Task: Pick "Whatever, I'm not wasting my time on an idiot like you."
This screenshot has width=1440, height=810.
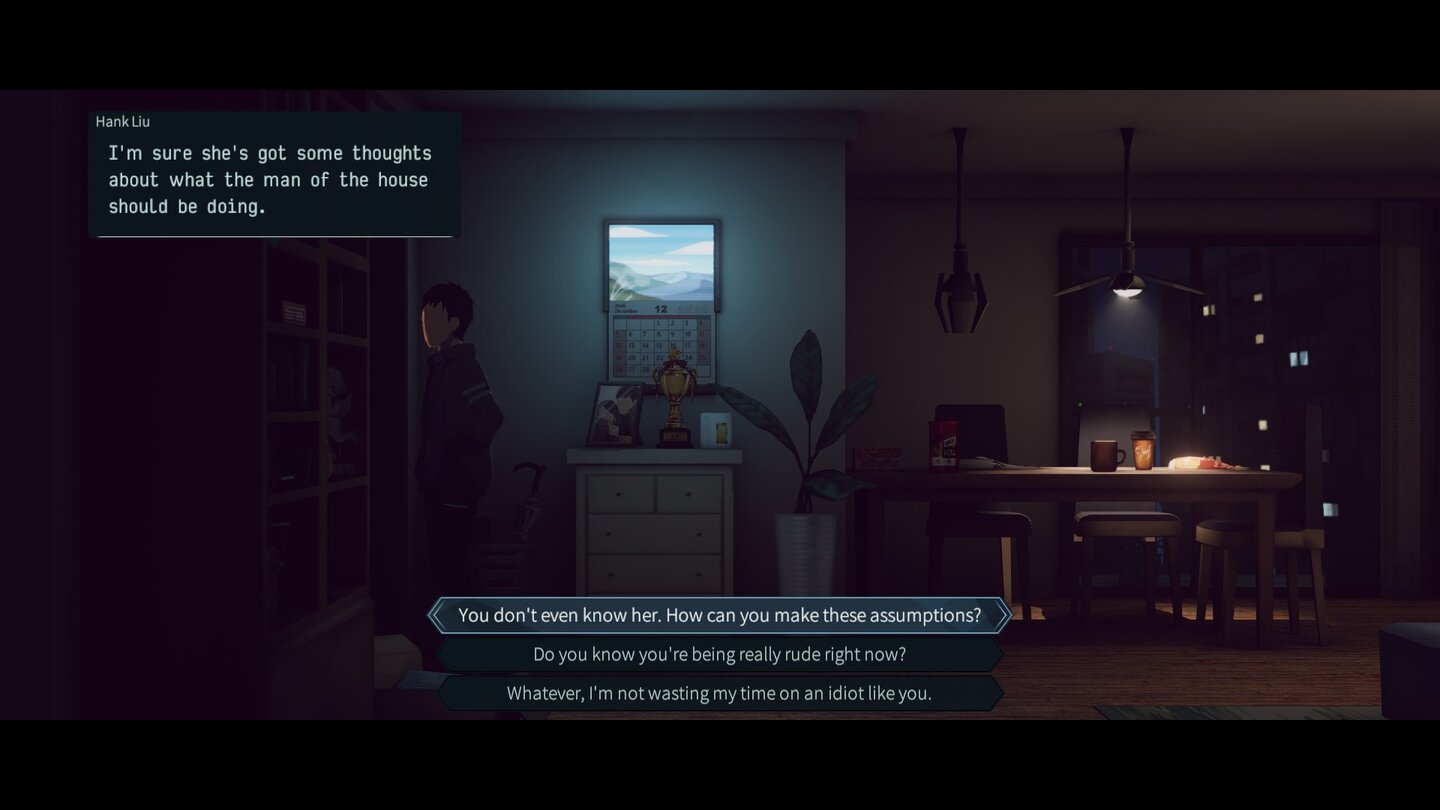Action: (720, 692)
